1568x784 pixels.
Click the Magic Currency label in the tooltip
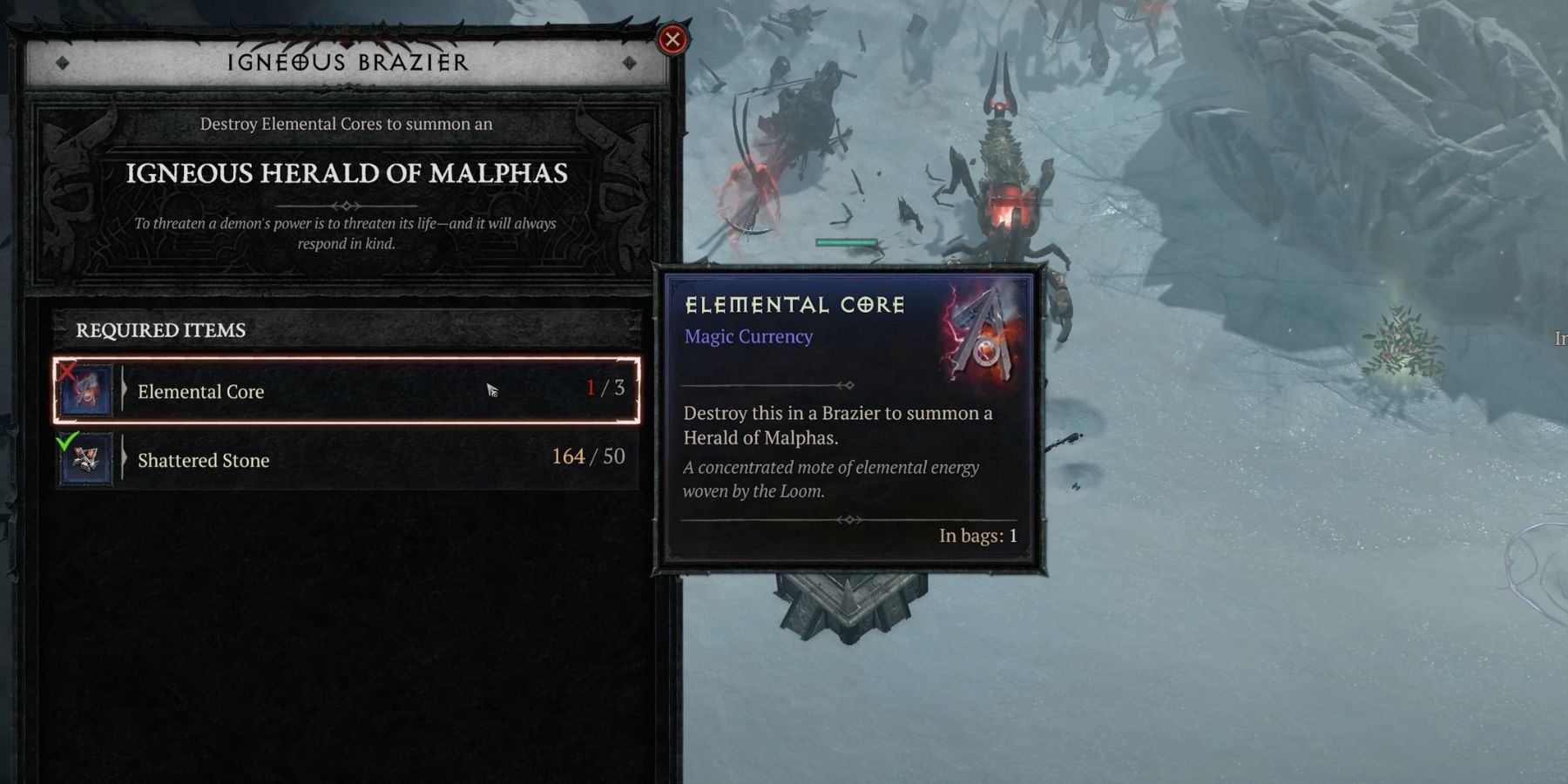pyautogui.click(x=748, y=336)
